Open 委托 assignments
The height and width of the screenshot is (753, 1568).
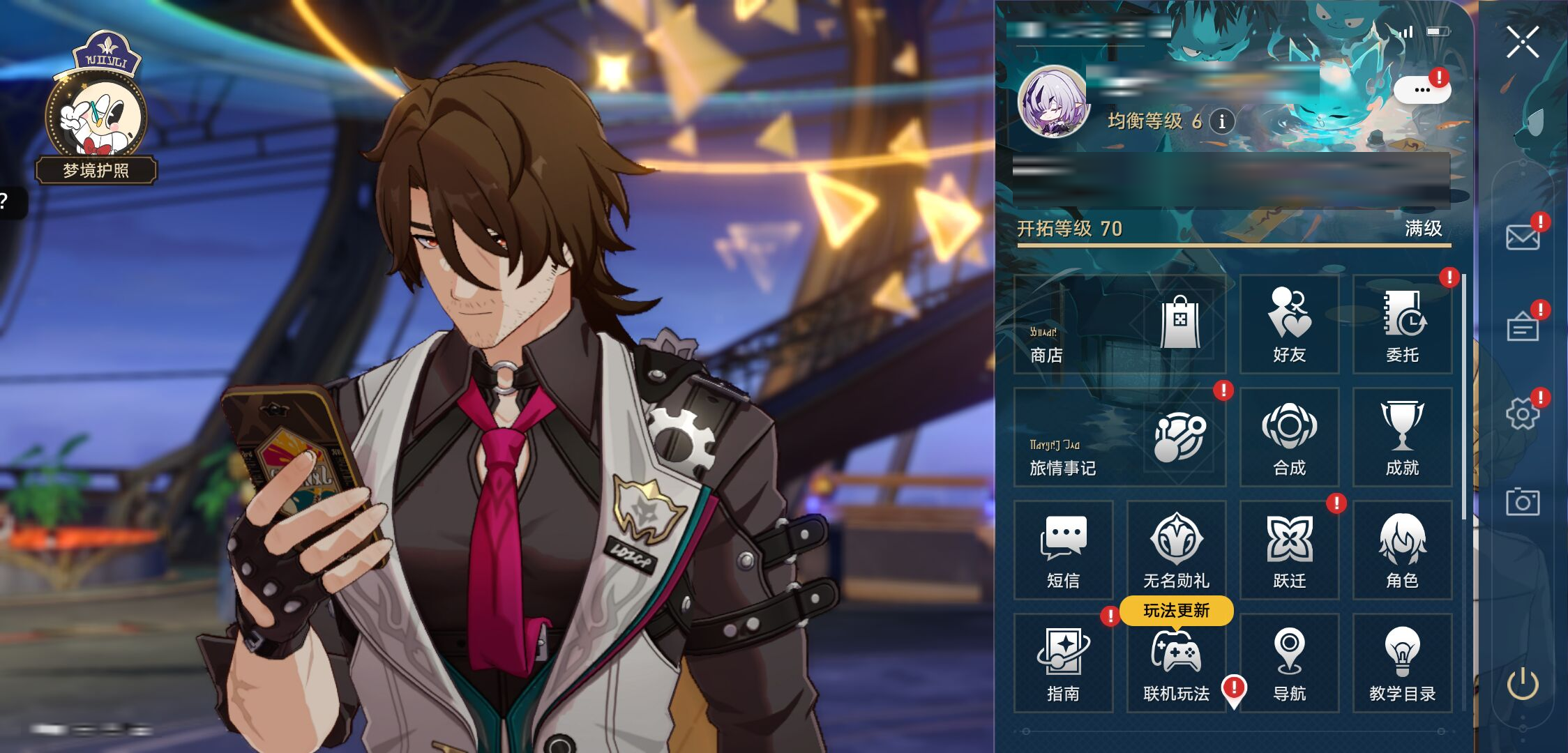pyautogui.click(x=1402, y=325)
